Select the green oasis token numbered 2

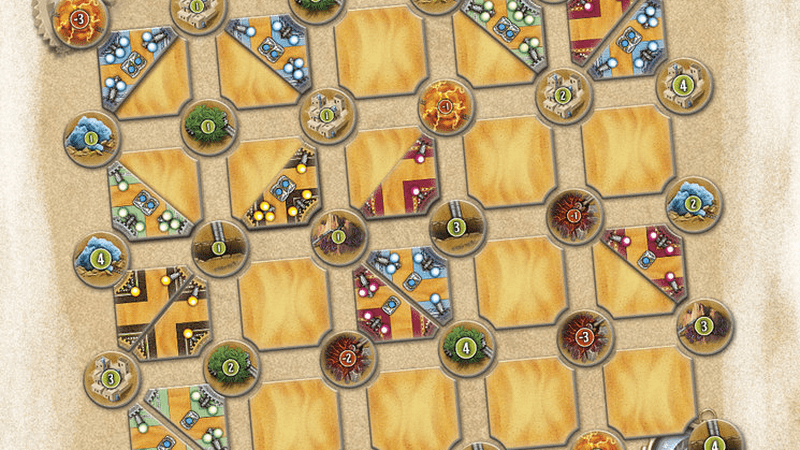point(231,367)
